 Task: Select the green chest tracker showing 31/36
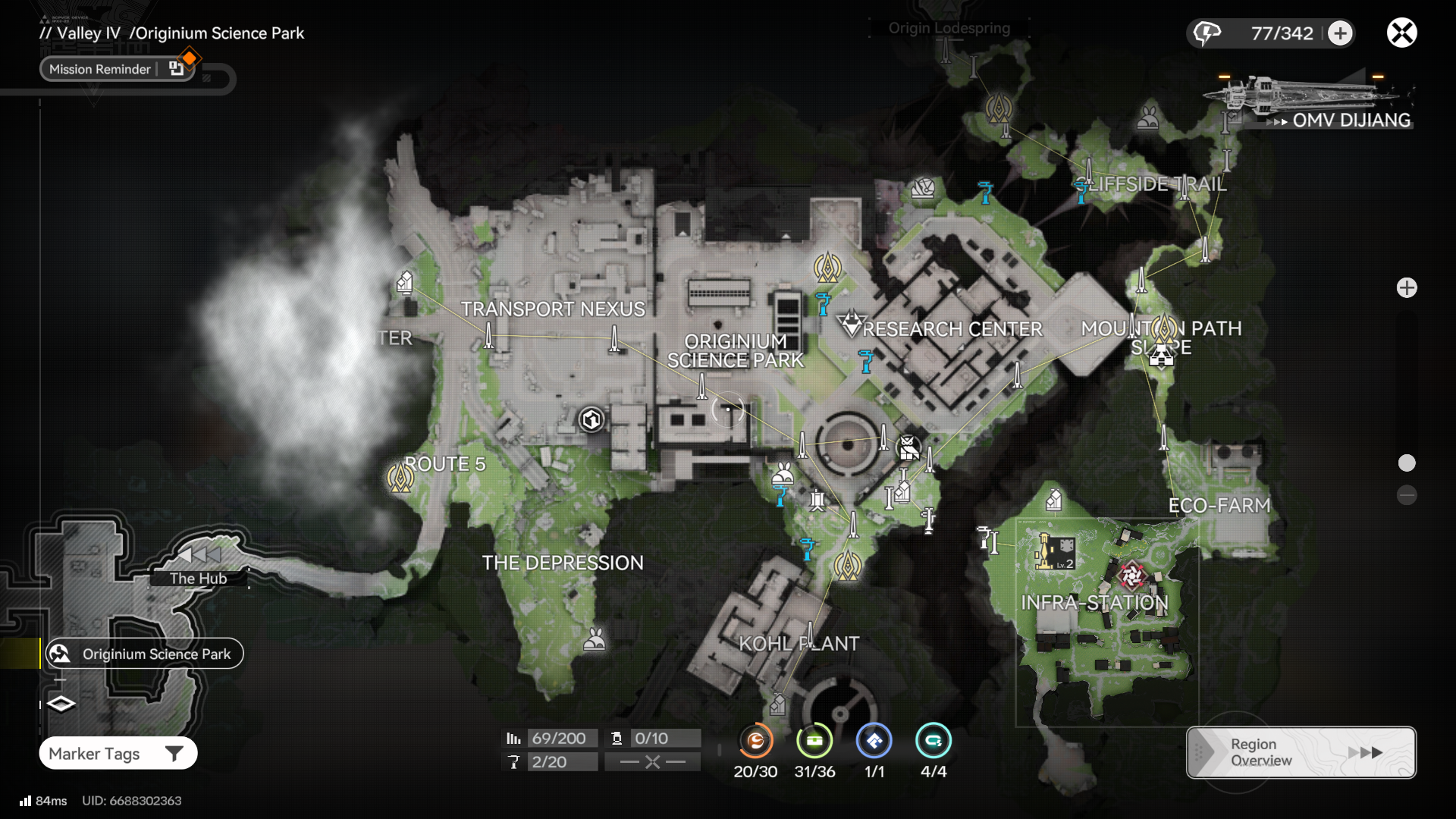[814, 741]
